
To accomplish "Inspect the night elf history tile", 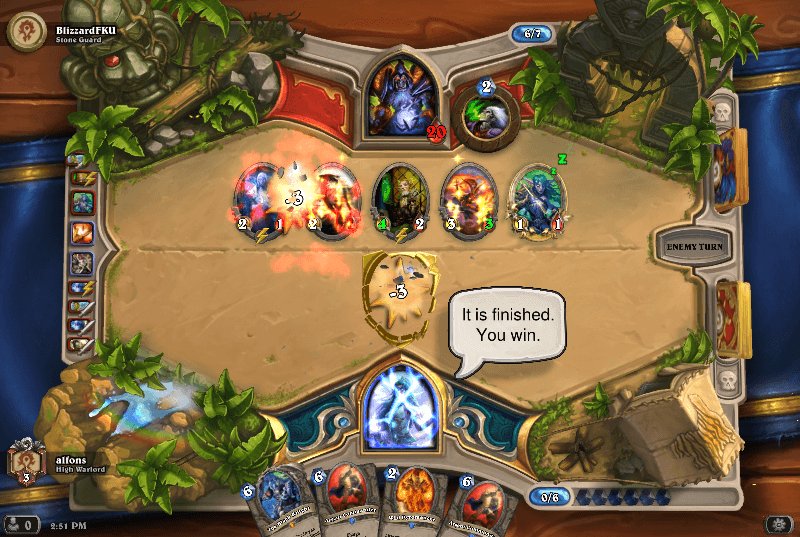I will coord(82,203).
